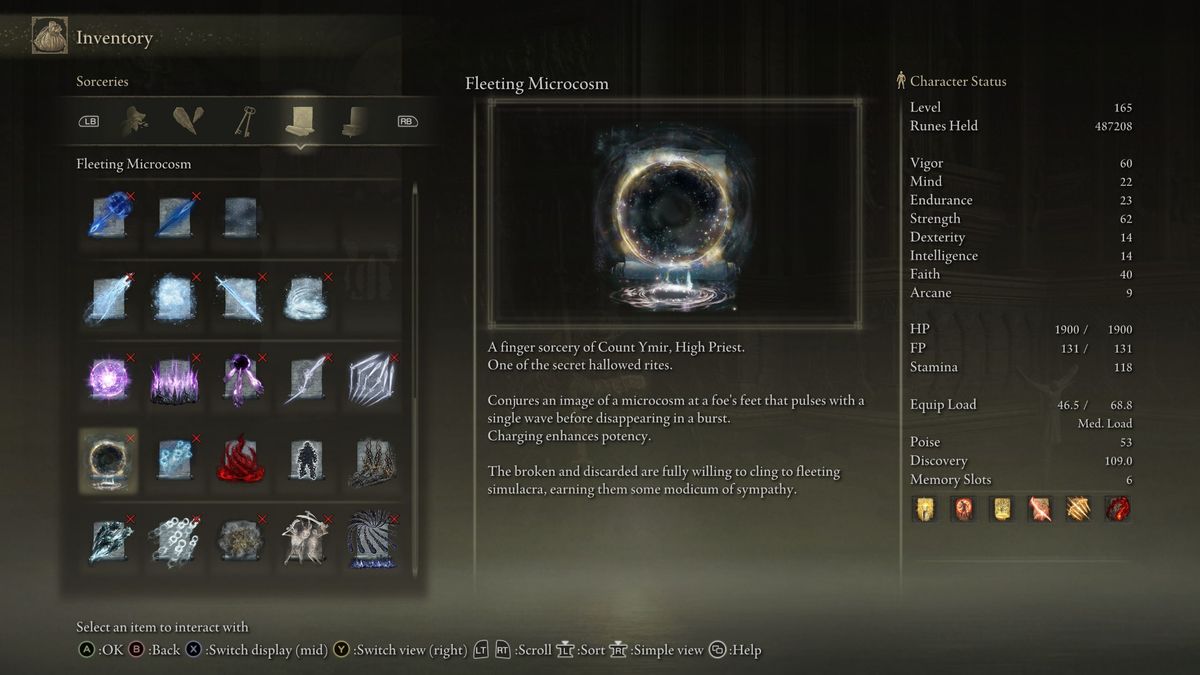Select the highlighted sorcery scroll tab
The height and width of the screenshot is (675, 1200).
coord(300,121)
